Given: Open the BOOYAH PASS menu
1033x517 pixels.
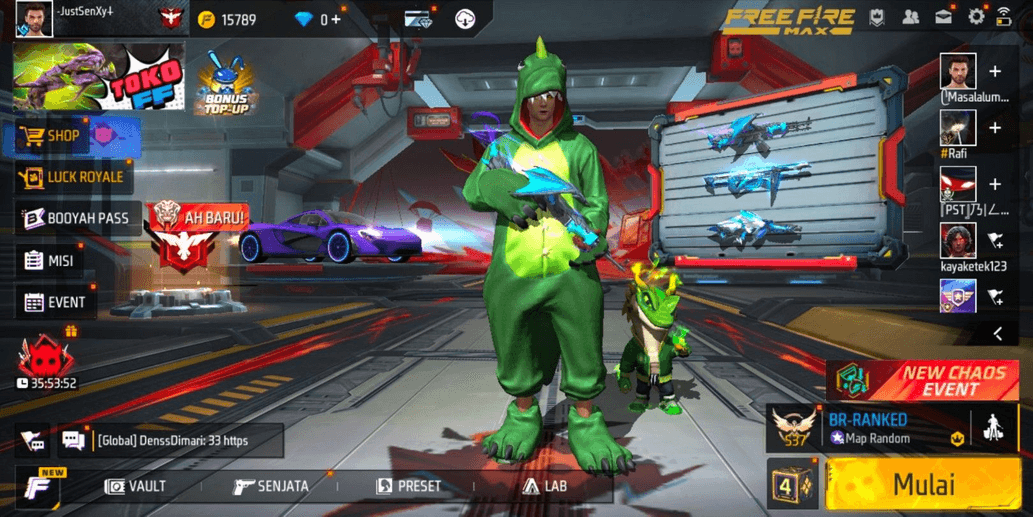Looking at the screenshot, I should pos(75,218).
